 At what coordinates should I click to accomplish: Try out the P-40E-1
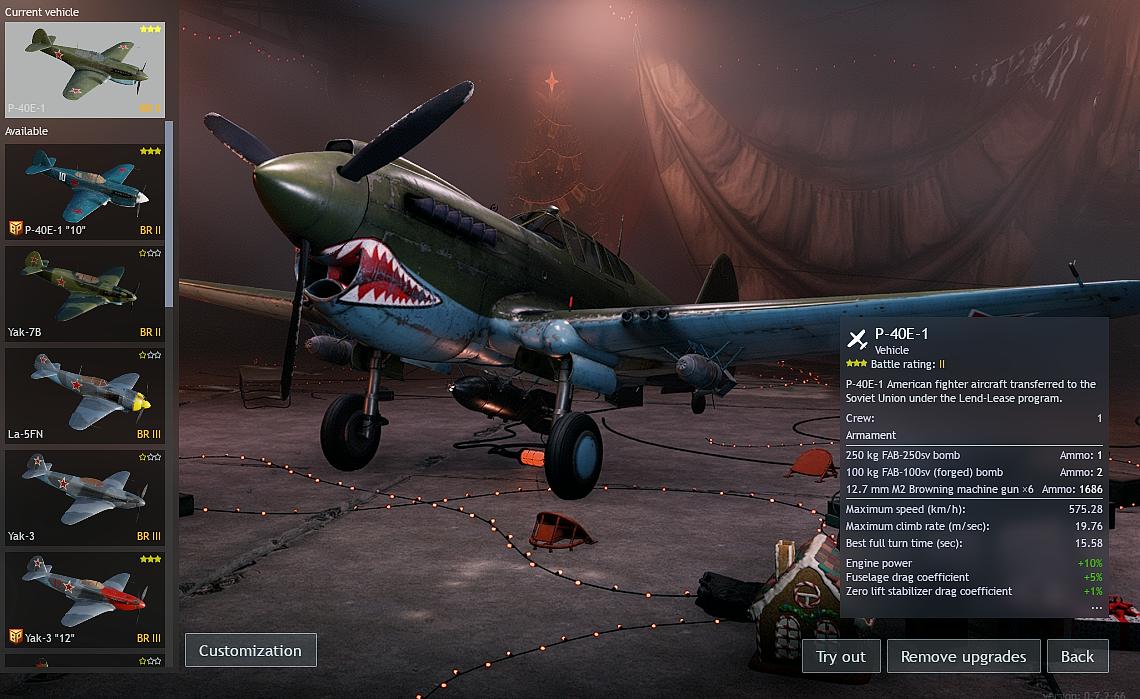840,656
